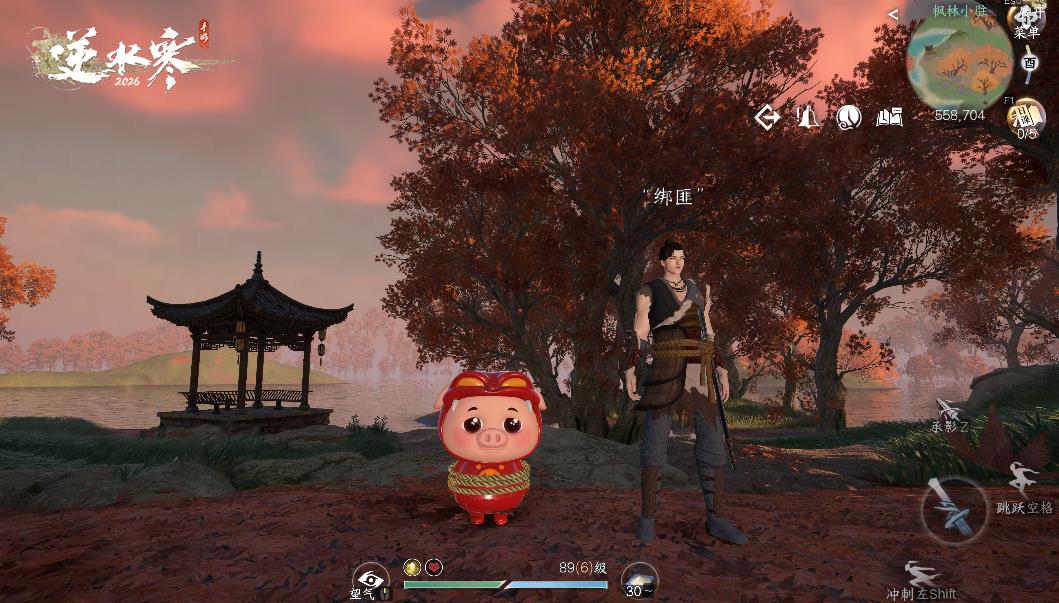Open the bell notification icon

(808, 118)
